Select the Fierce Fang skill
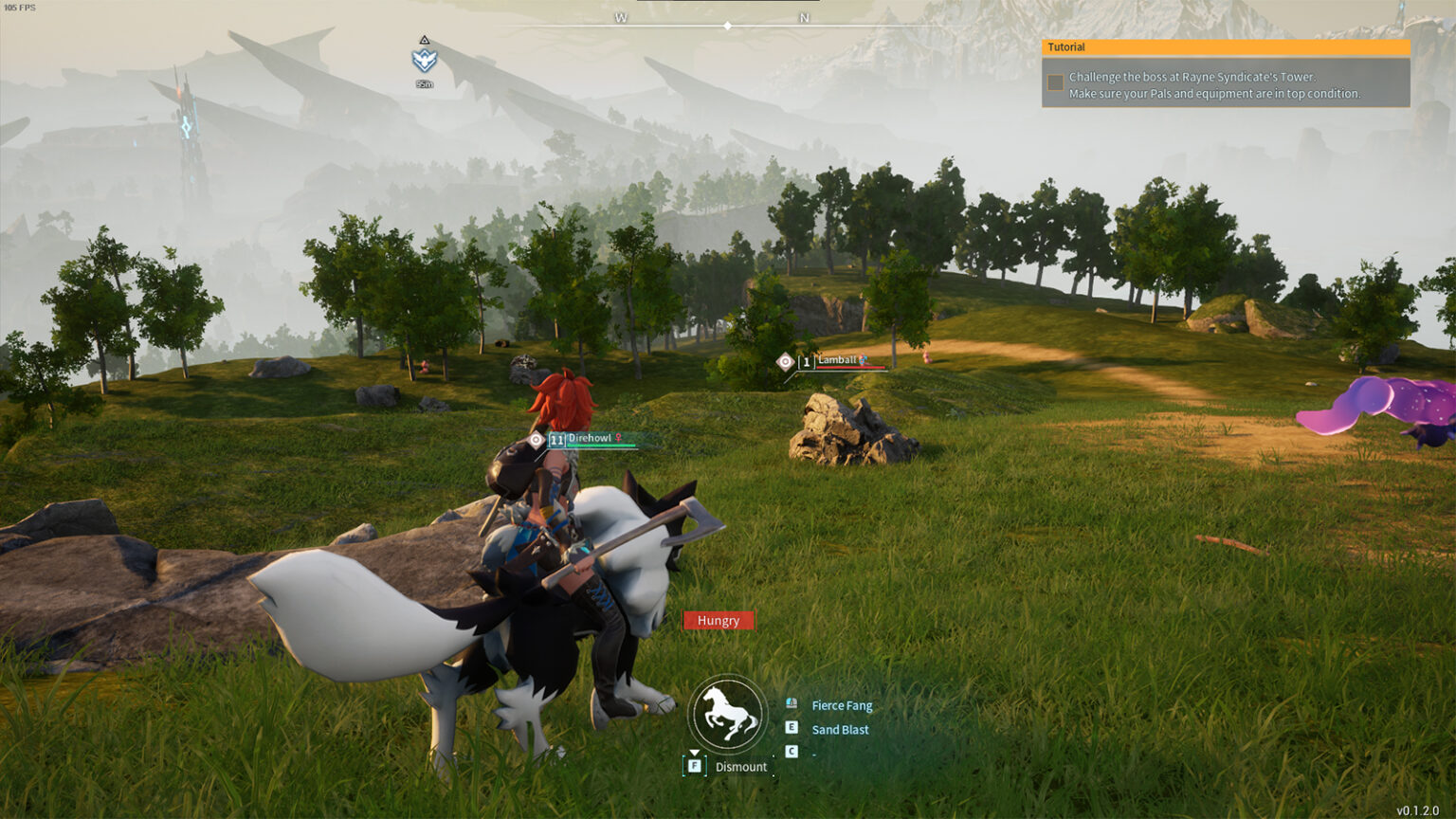The image size is (1456, 819). 841,705
